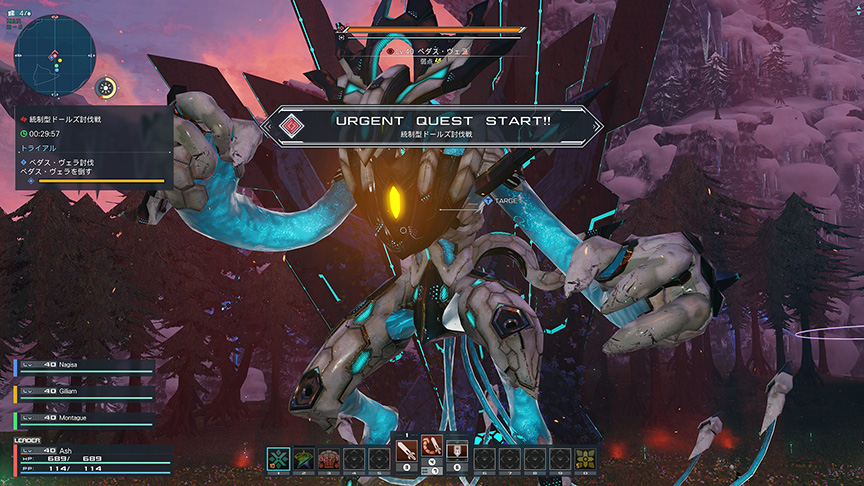Select the sword weapon palette icon
The image size is (864, 486).
[408, 453]
